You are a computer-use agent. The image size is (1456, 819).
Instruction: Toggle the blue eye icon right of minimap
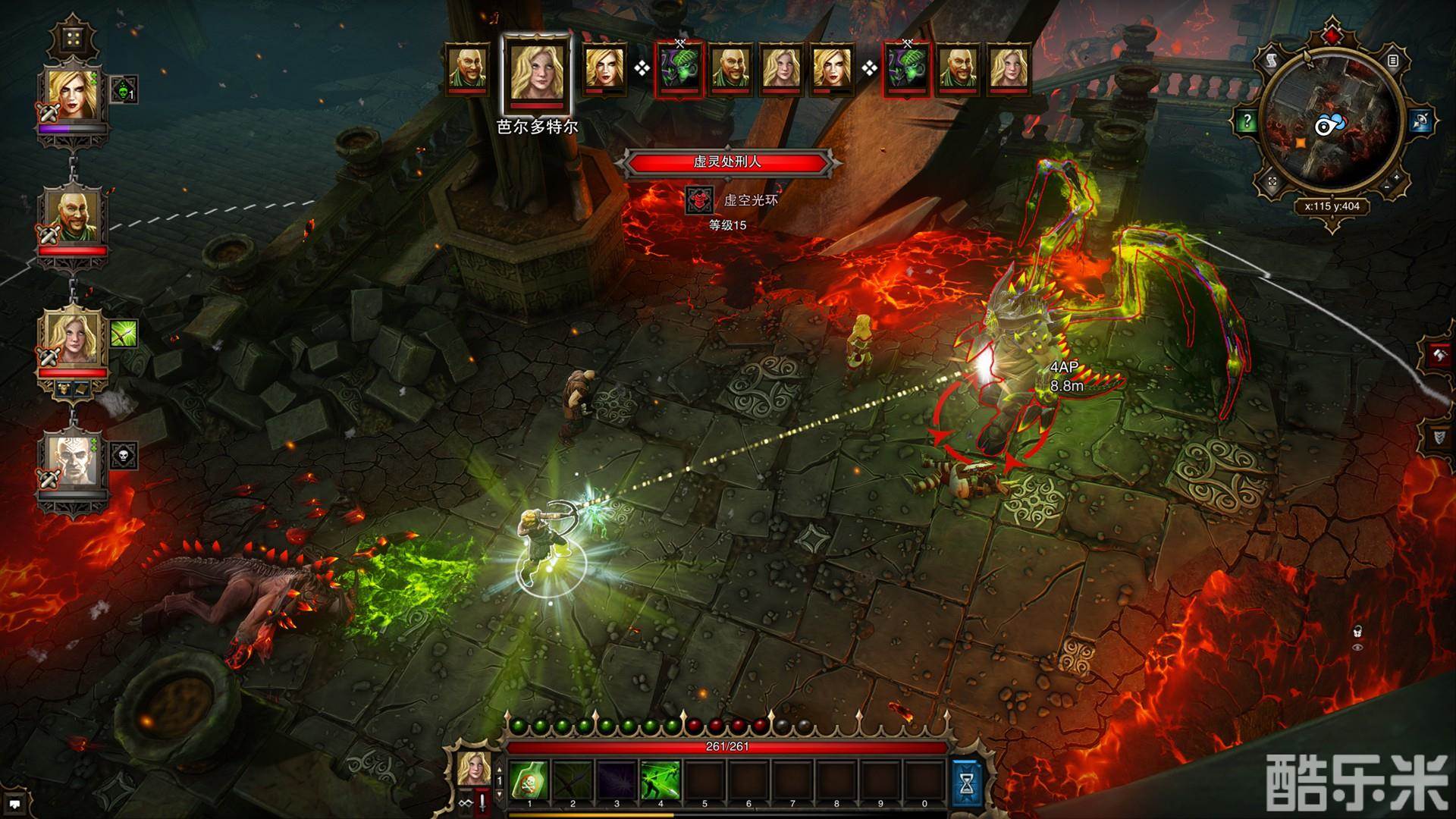pyautogui.click(x=1420, y=120)
